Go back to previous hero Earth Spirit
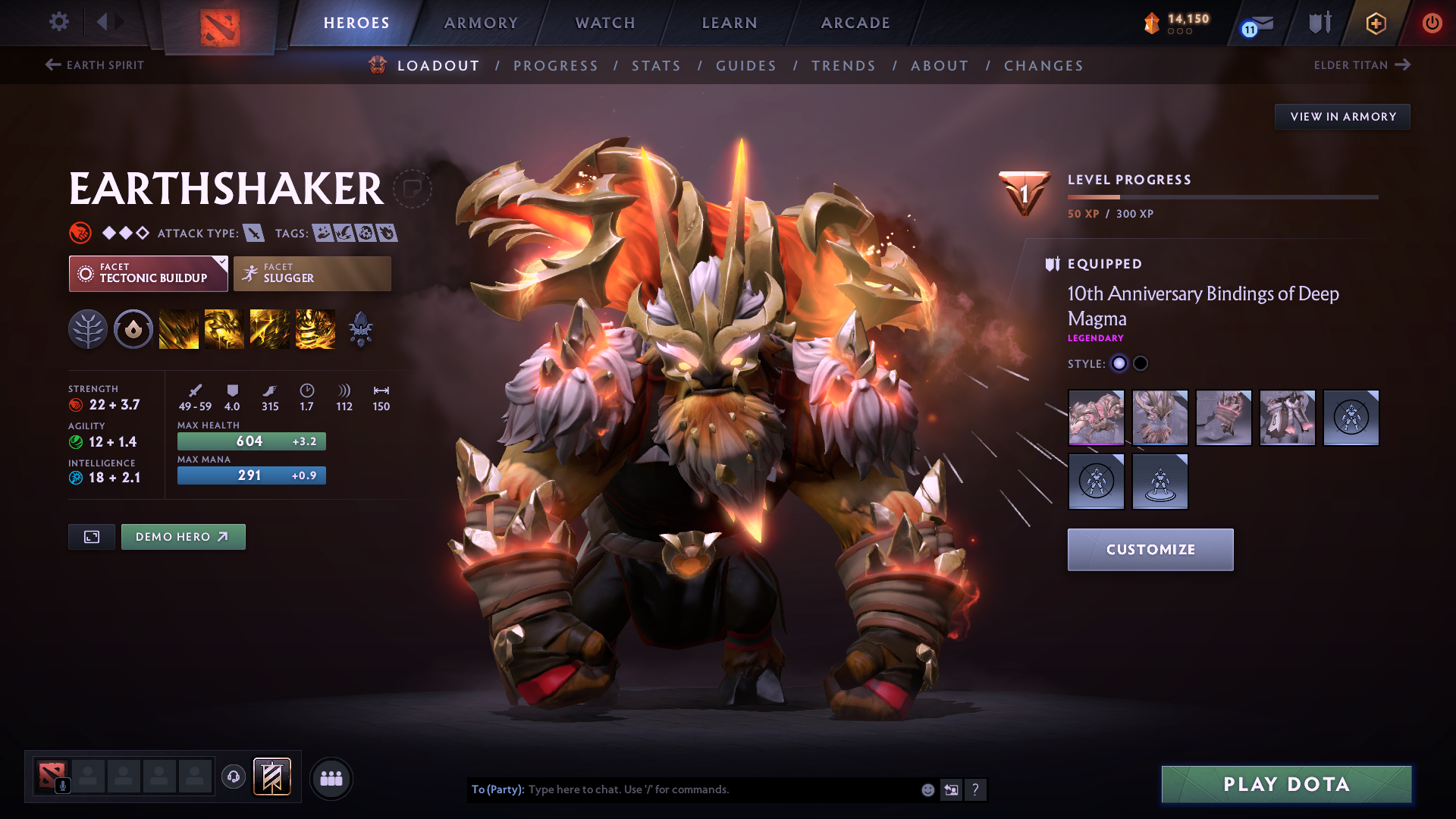The width and height of the screenshot is (1456, 819). (95, 65)
